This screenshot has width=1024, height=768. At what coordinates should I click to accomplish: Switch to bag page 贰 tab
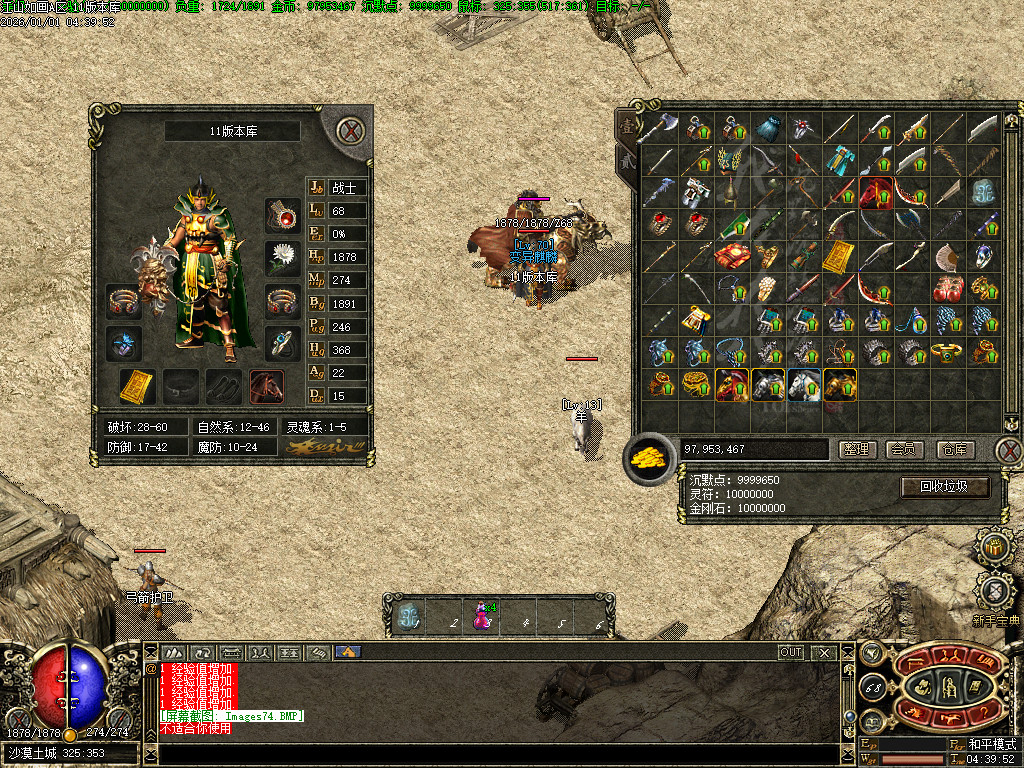click(627, 160)
